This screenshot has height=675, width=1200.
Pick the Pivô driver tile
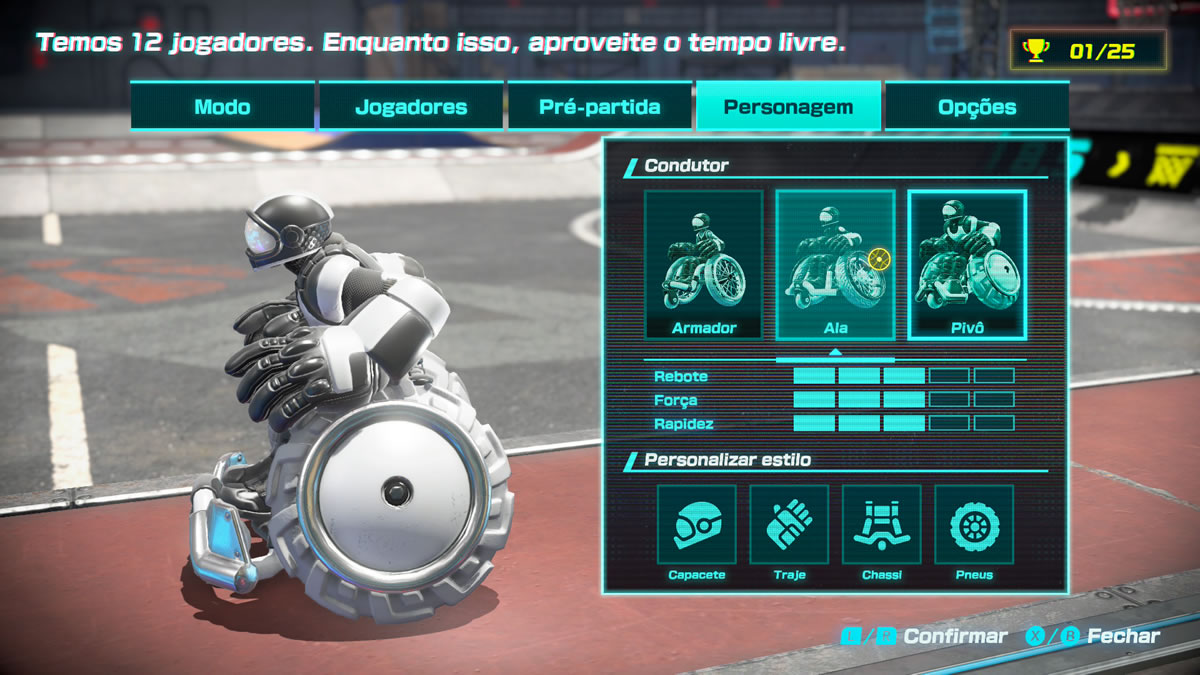(967, 265)
